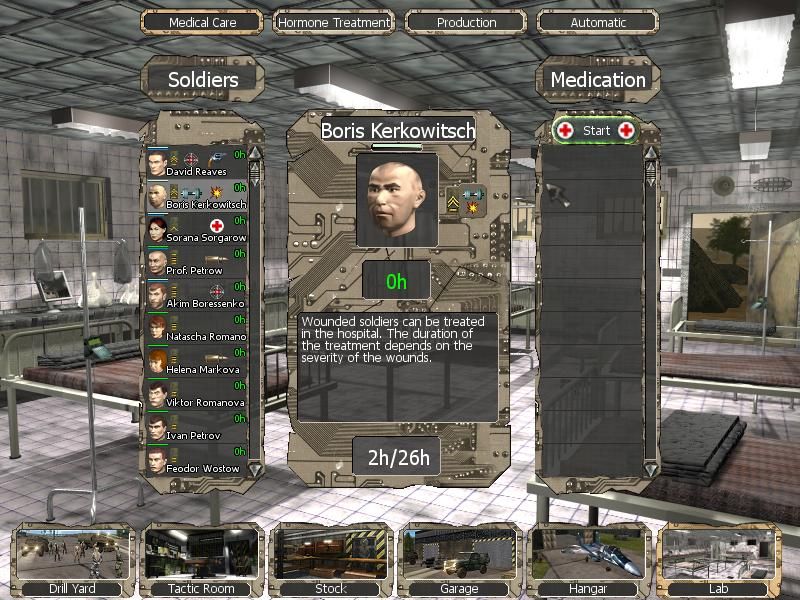Visit the Stock room

click(x=331, y=560)
